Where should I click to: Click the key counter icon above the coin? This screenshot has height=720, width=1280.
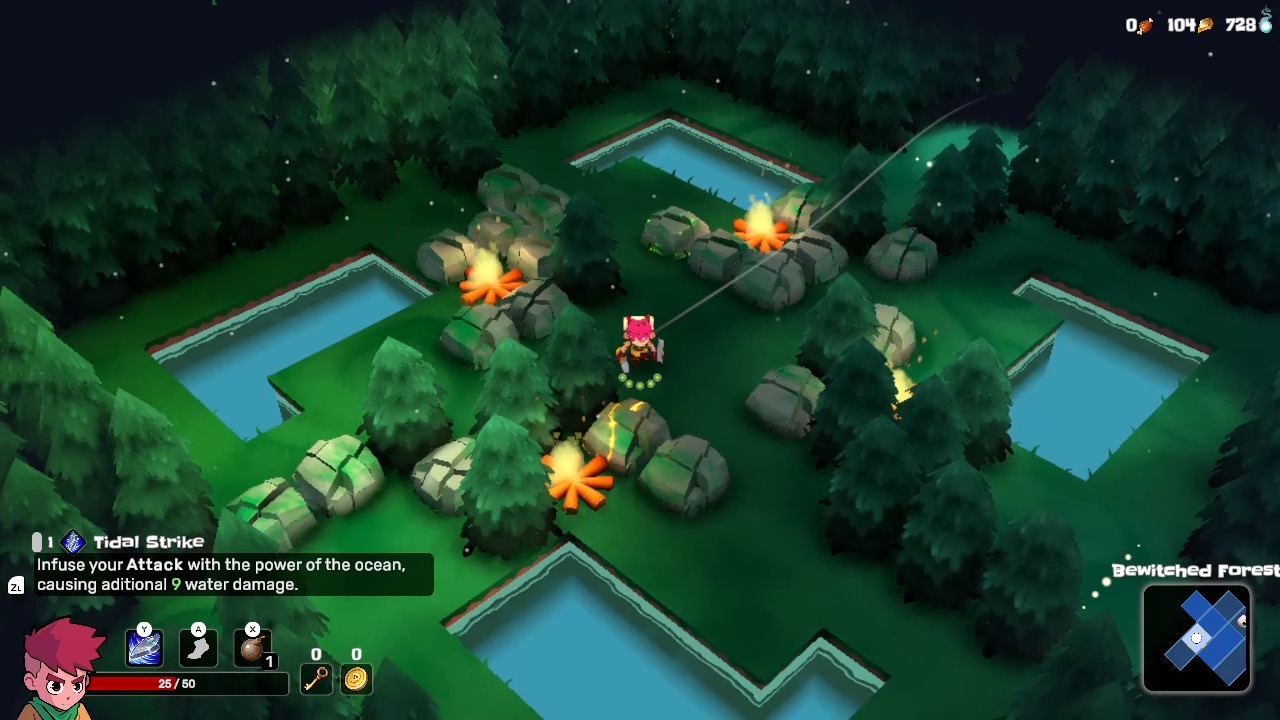pyautogui.click(x=316, y=680)
